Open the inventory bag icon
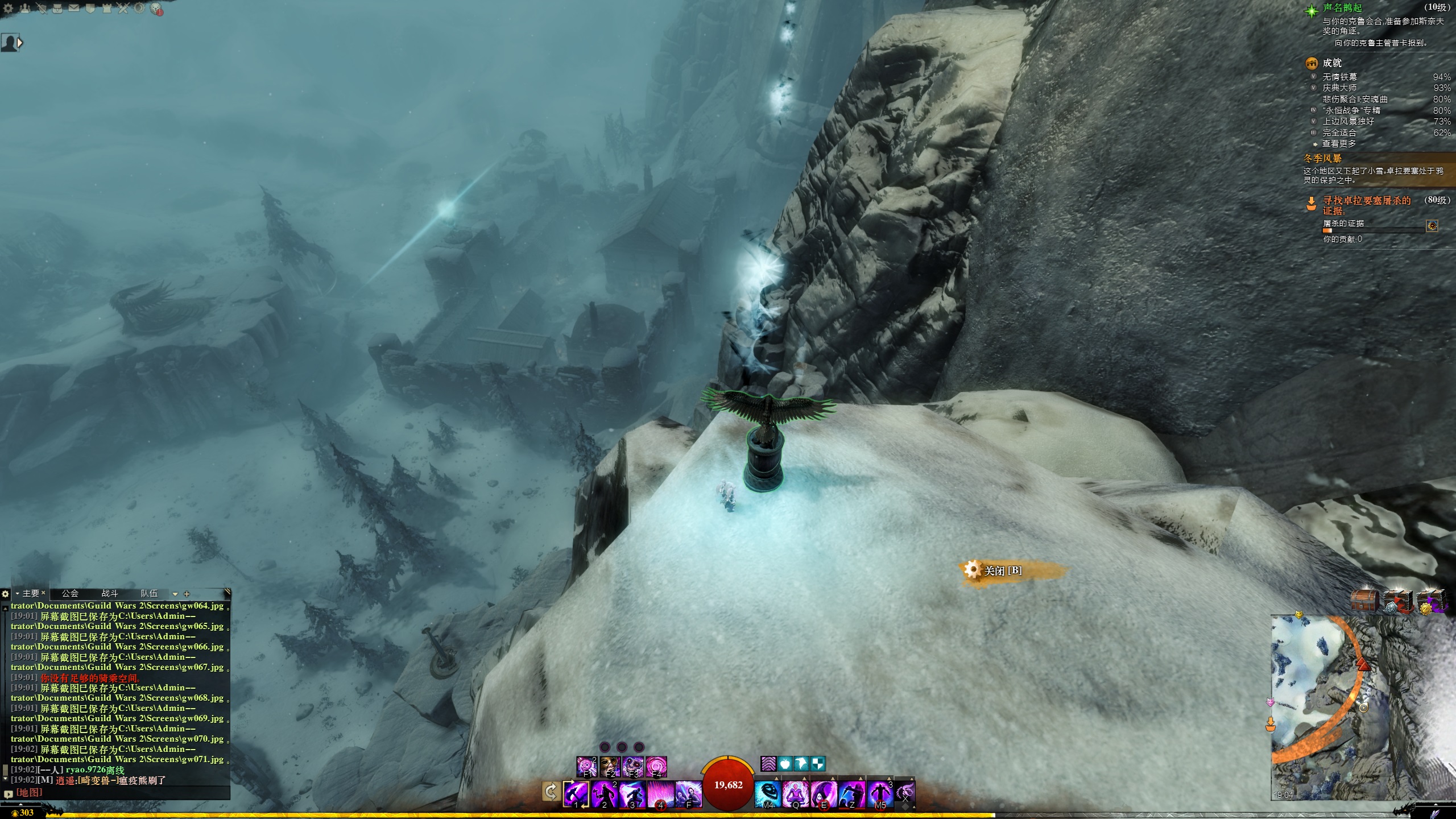Image resolution: width=1456 pixels, height=819 pixels. click(x=57, y=9)
